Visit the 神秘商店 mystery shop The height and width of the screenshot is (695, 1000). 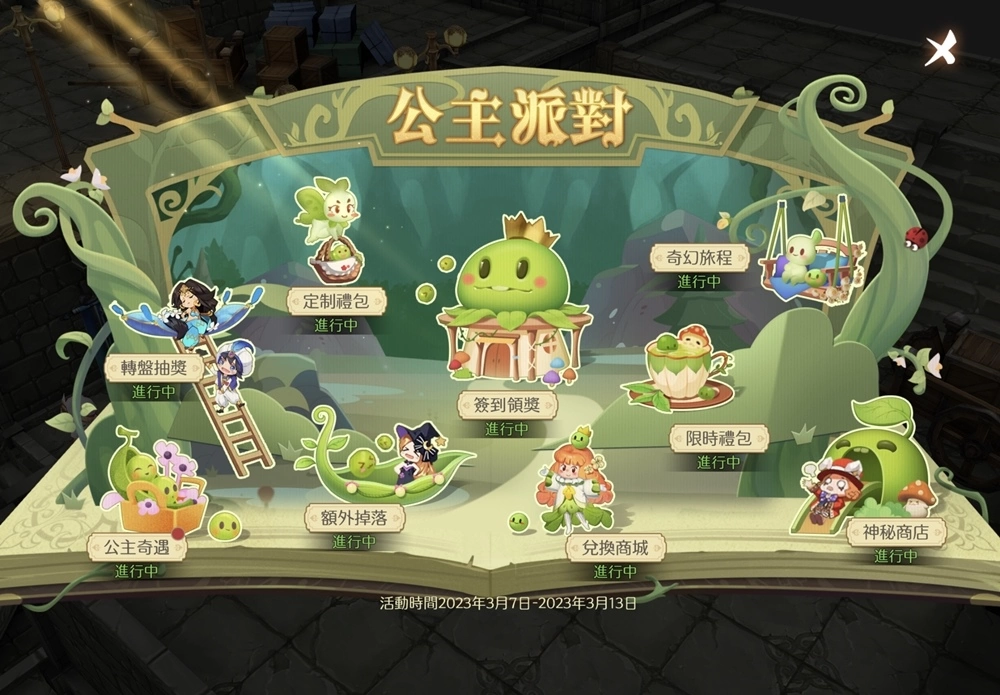pyautogui.click(x=895, y=532)
